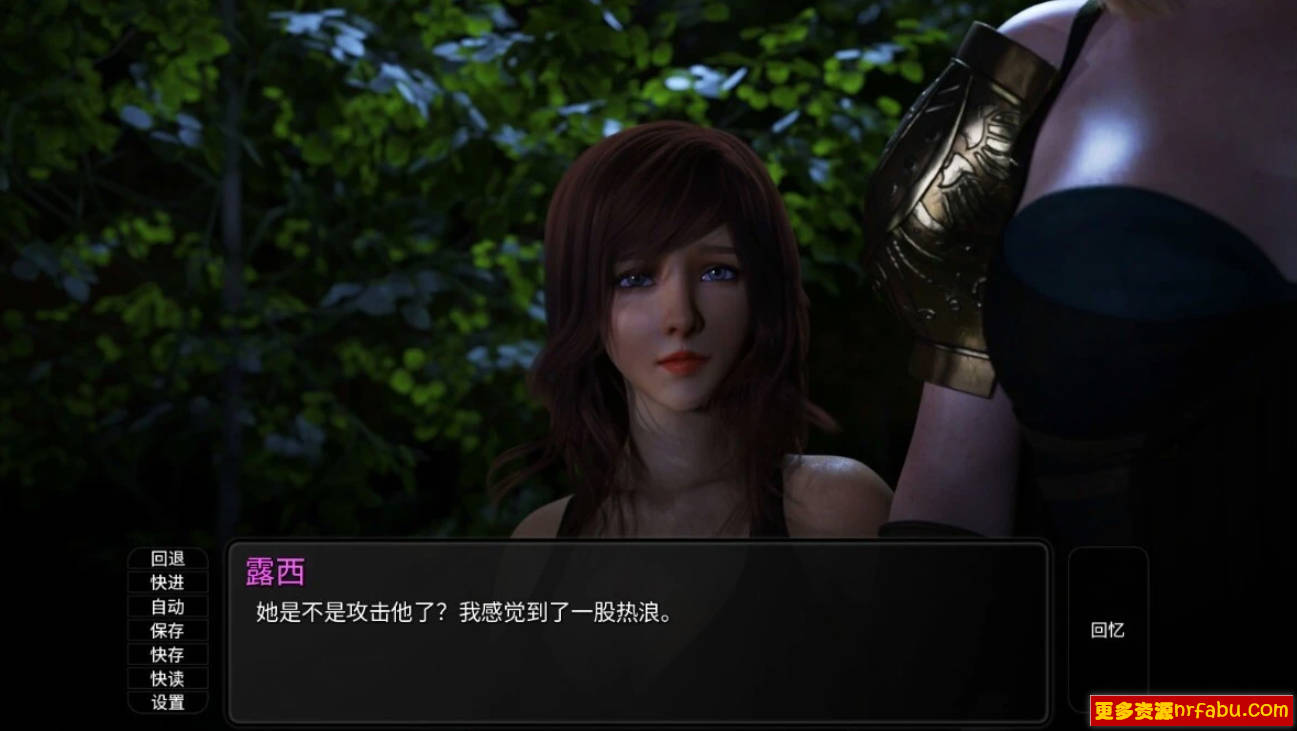The width and height of the screenshot is (1297, 731).
Task: Load the latest quick save via 快读
Action: tap(167, 679)
